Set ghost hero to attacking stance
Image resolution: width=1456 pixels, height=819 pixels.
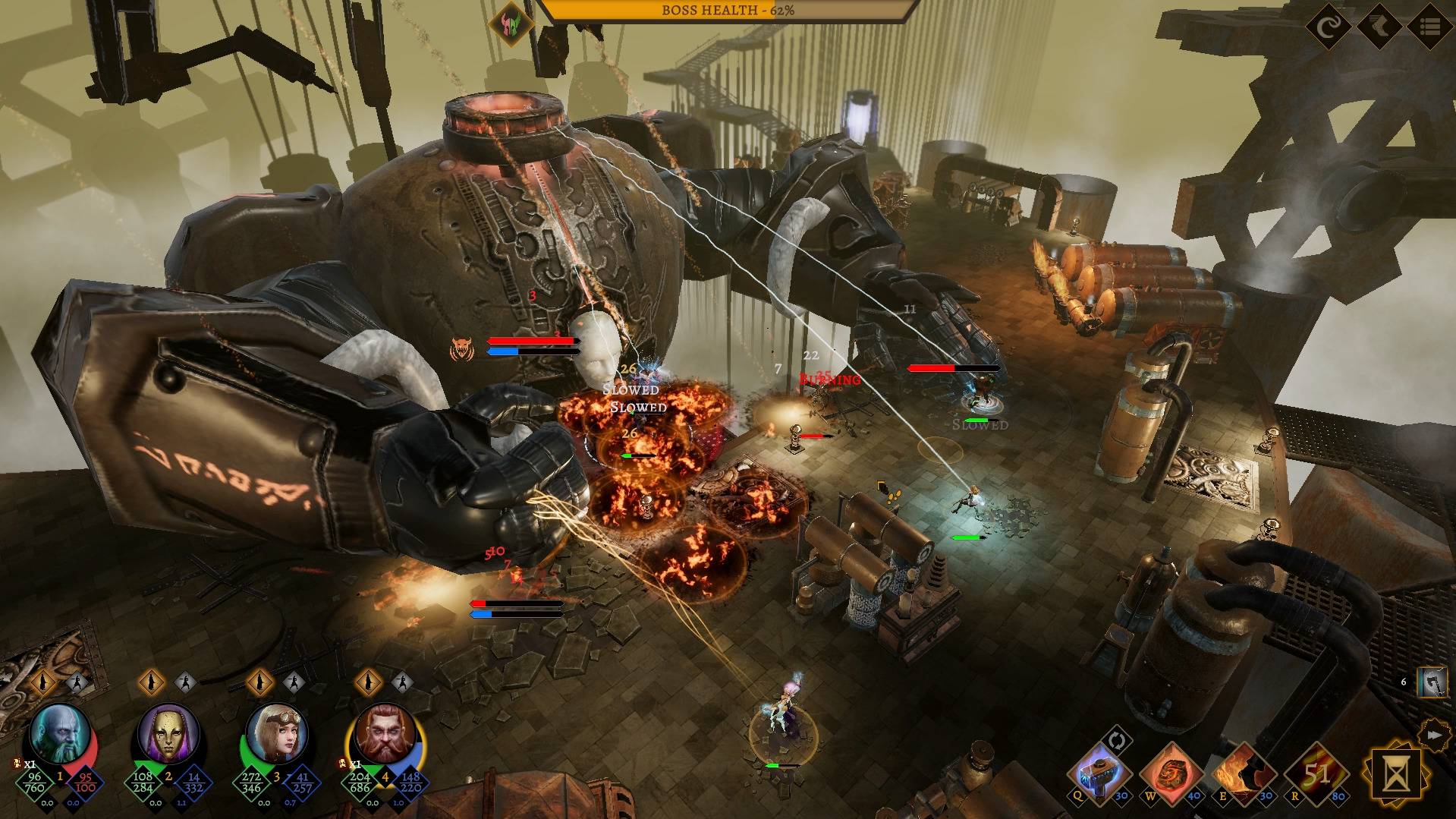(77, 682)
